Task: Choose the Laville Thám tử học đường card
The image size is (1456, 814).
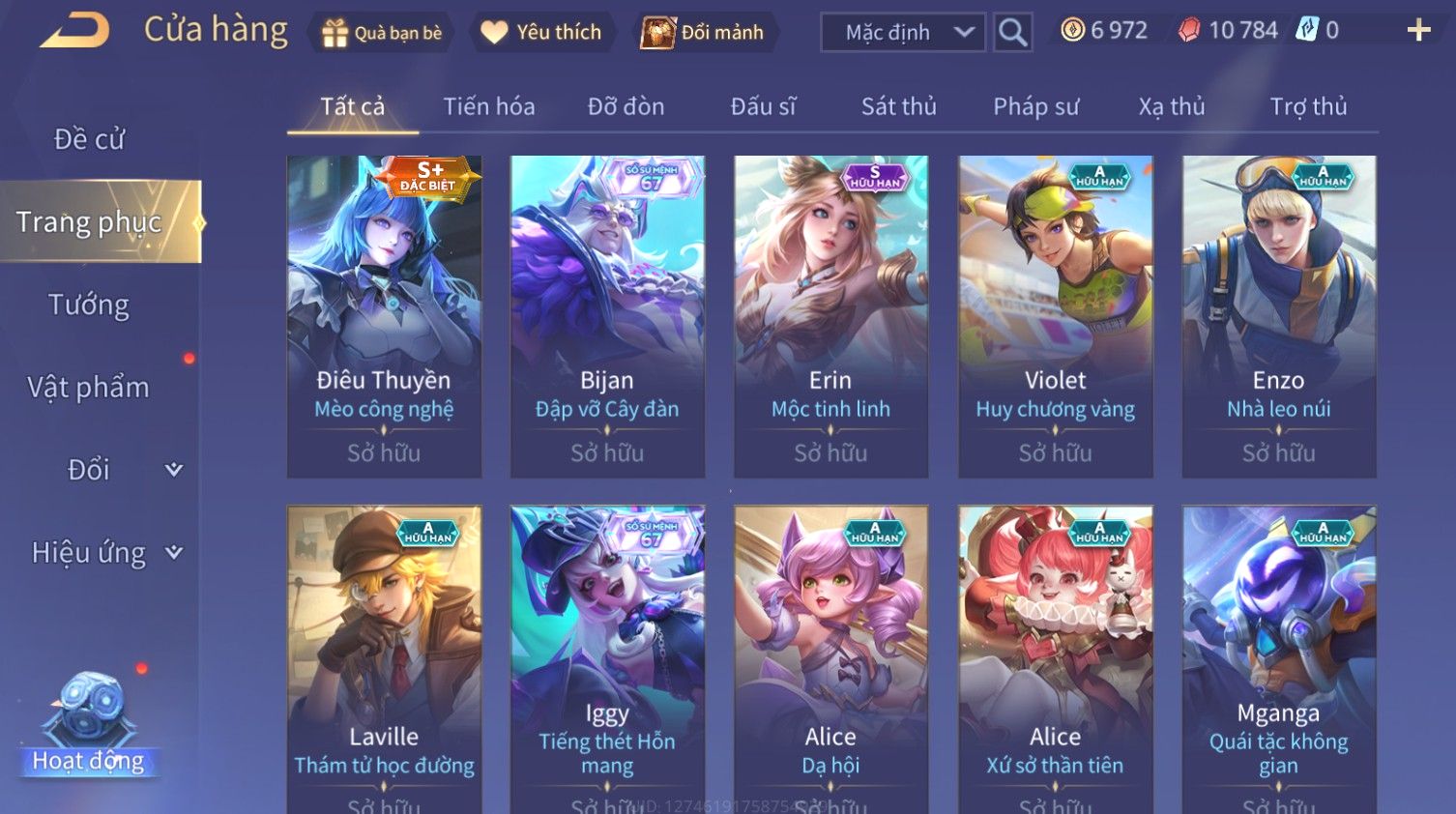Action: tap(384, 657)
